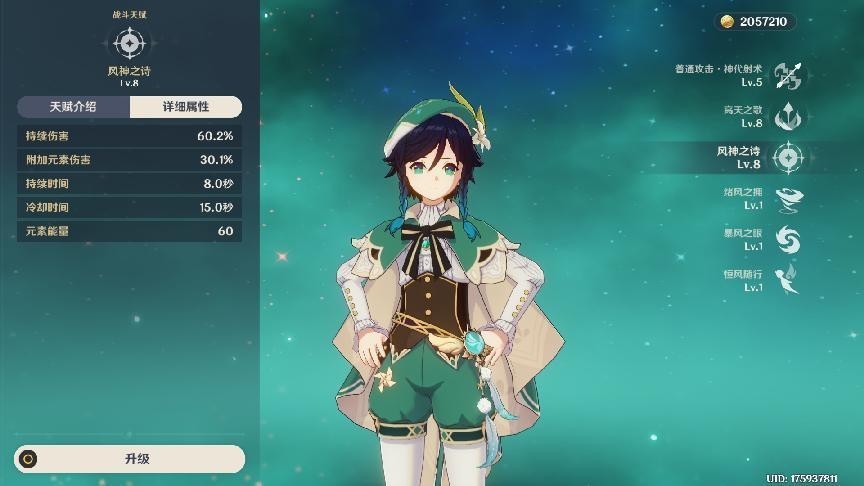Image resolution: width=864 pixels, height=486 pixels.
Task: View the 恒风随行 passive talent
Action: pyautogui.click(x=788, y=280)
